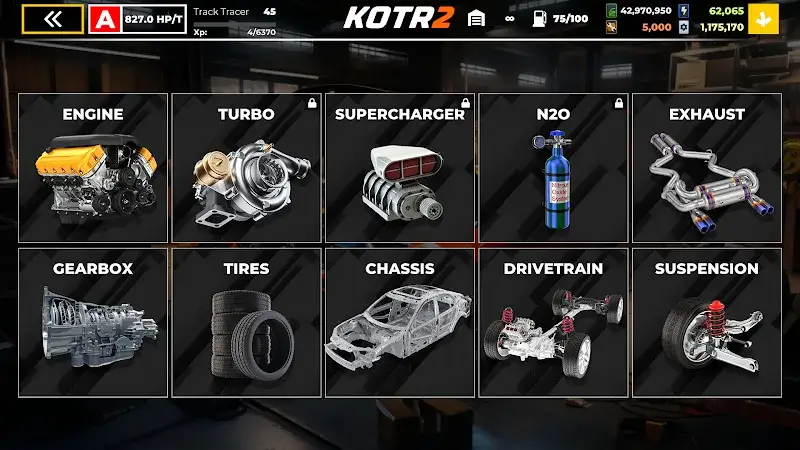This screenshot has width=800, height=450.
Task: Select the Drivetrain category
Action: click(x=553, y=322)
